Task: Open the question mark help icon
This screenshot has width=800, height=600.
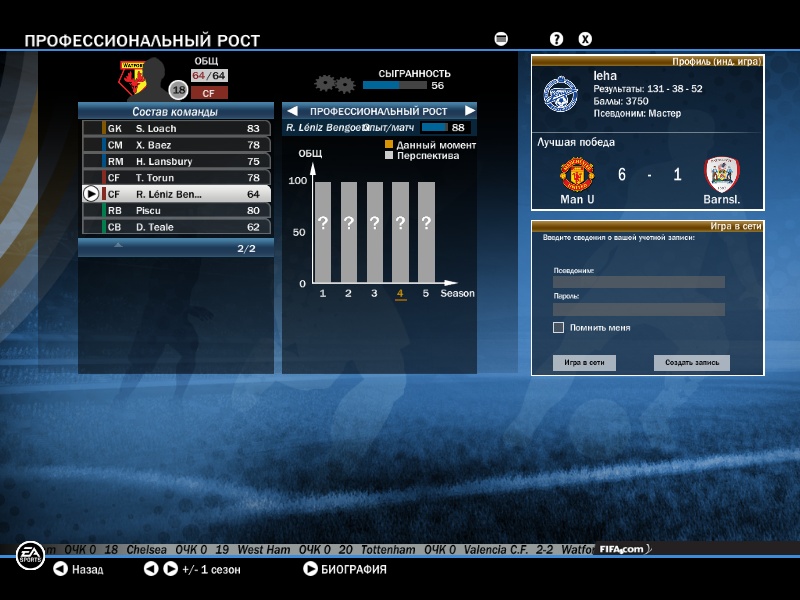Action: 557,39
